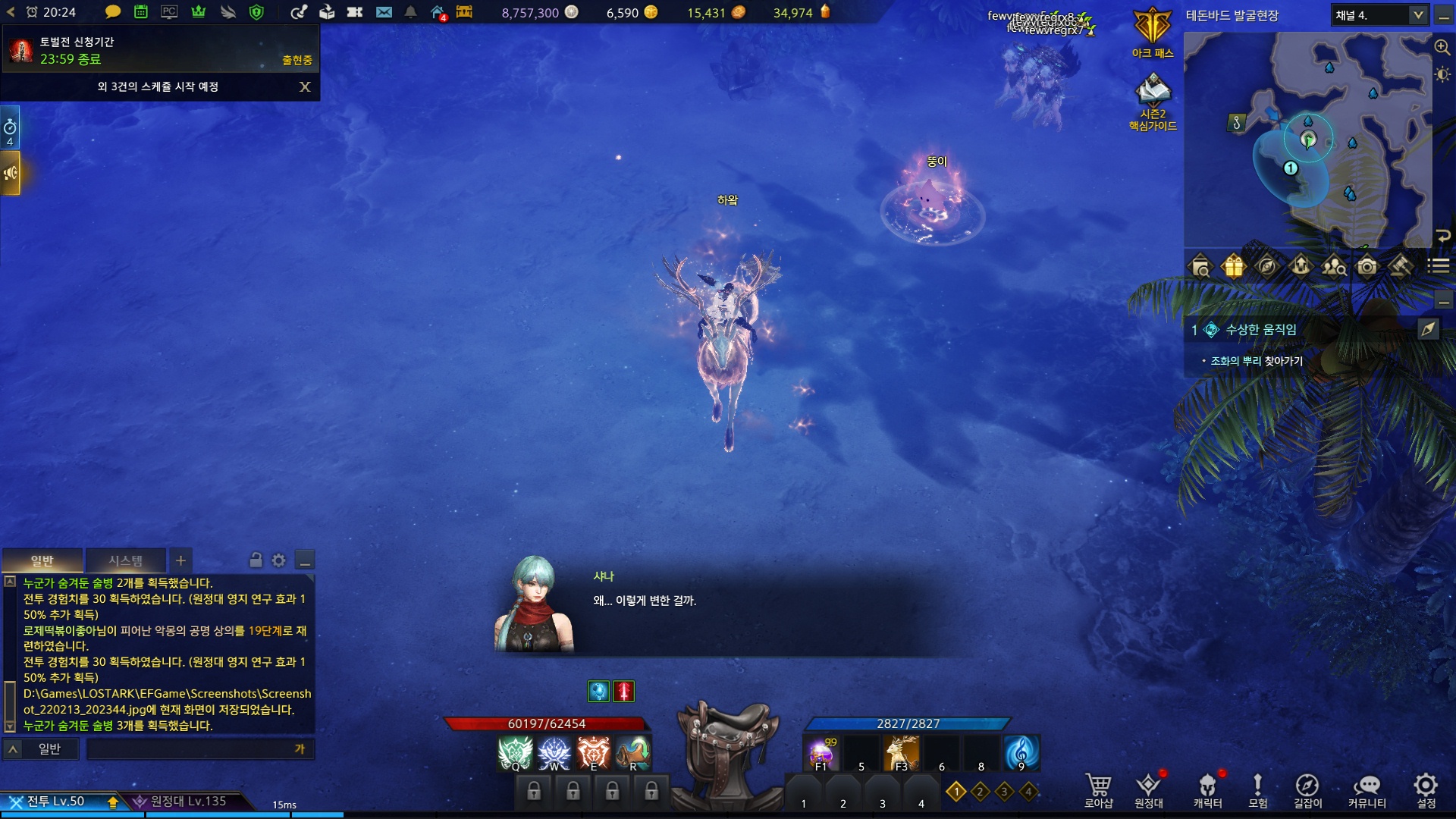This screenshot has height=819, width=1456.
Task: Open the 커뮤니티 community menu
Action: pyautogui.click(x=1367, y=789)
